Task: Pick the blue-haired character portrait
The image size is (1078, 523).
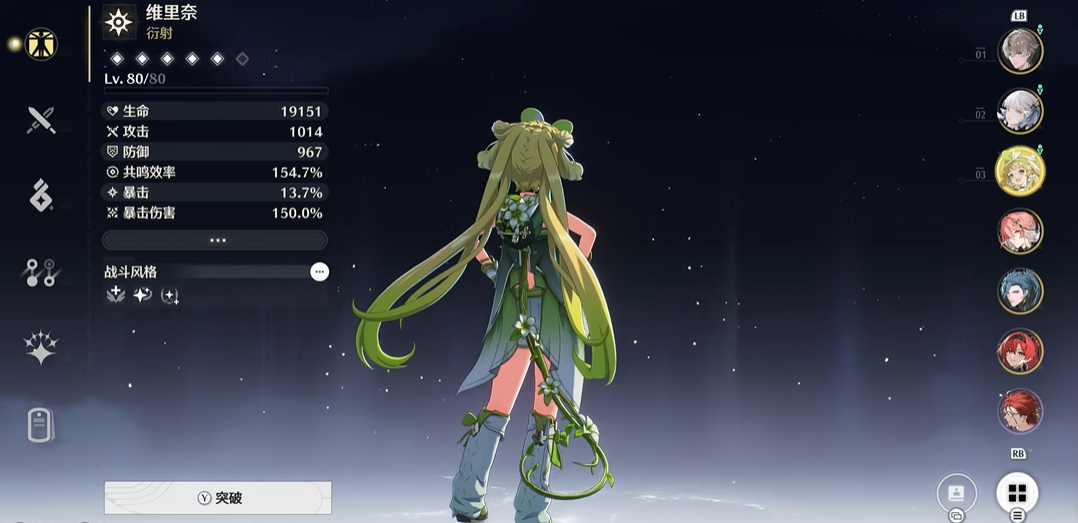Action: 1020,291
